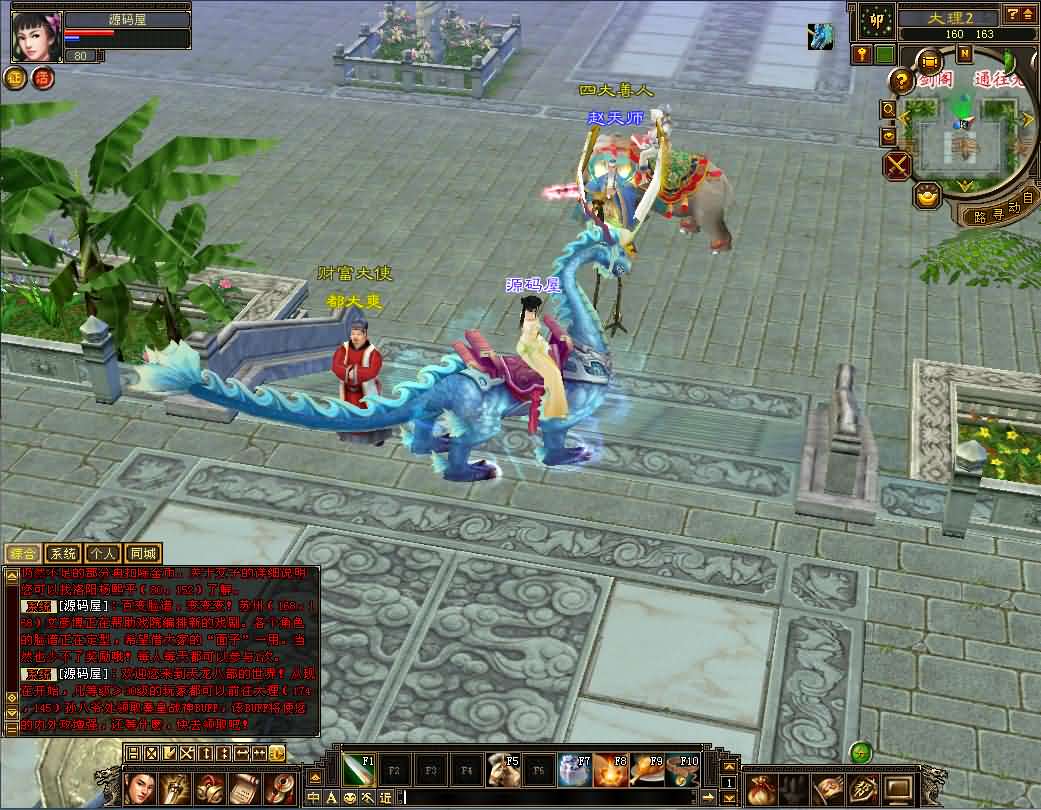1041x810 pixels.
Task: Click the minimap magnifier search button
Action: [888, 108]
